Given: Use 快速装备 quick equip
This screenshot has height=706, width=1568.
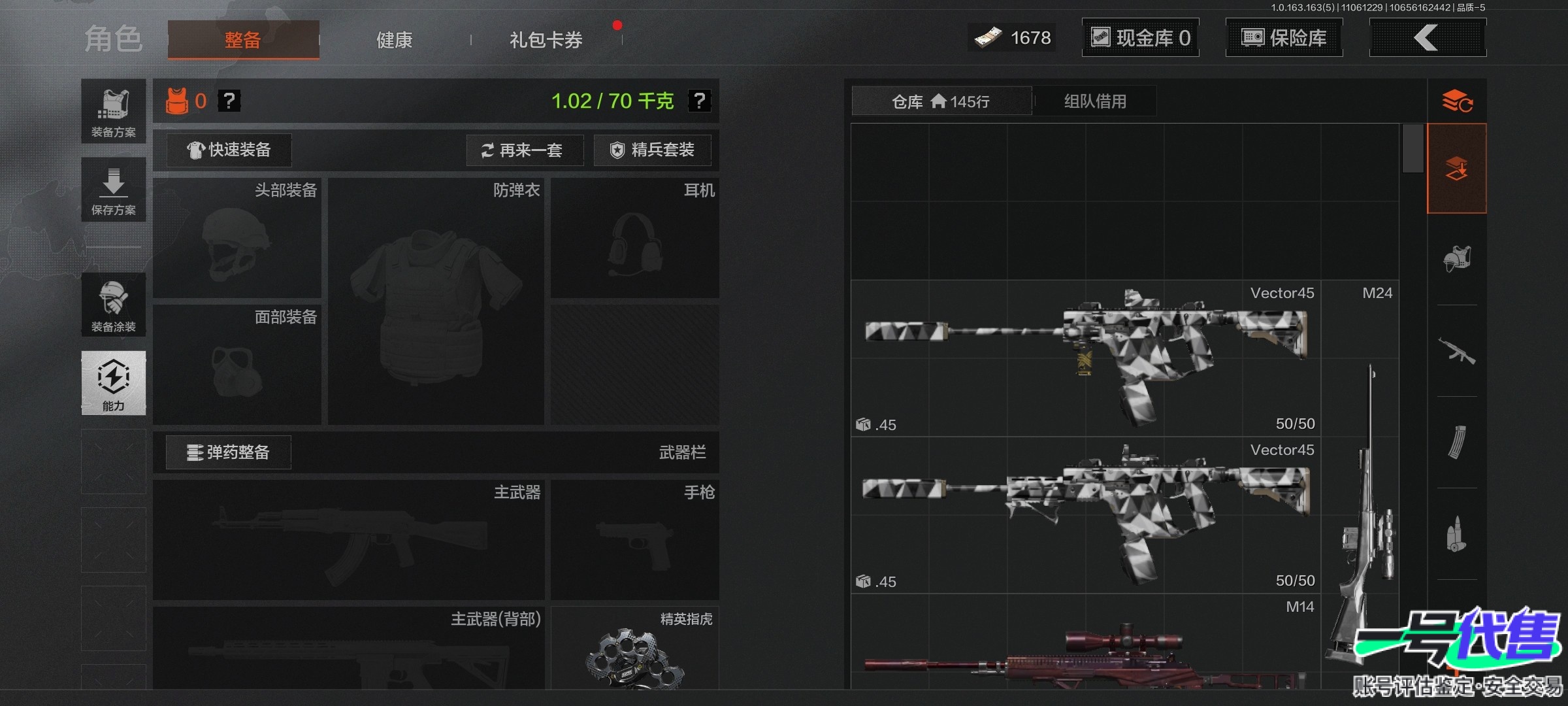Looking at the screenshot, I should pyautogui.click(x=229, y=150).
